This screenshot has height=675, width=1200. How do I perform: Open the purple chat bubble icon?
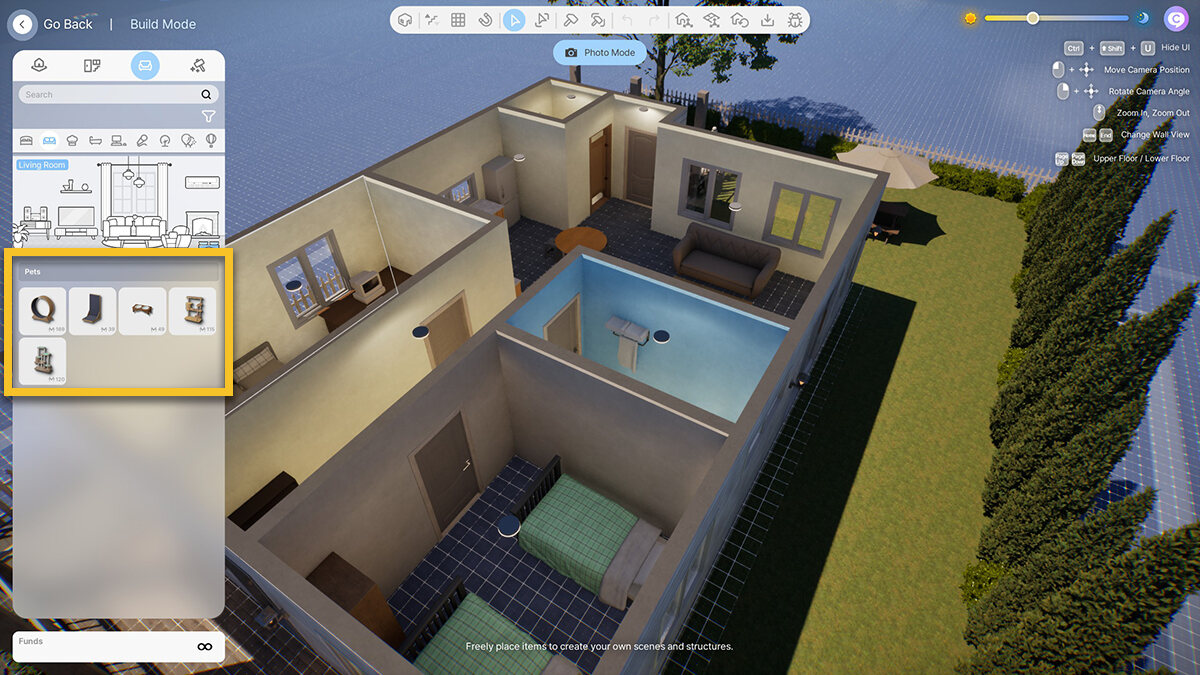1176,18
